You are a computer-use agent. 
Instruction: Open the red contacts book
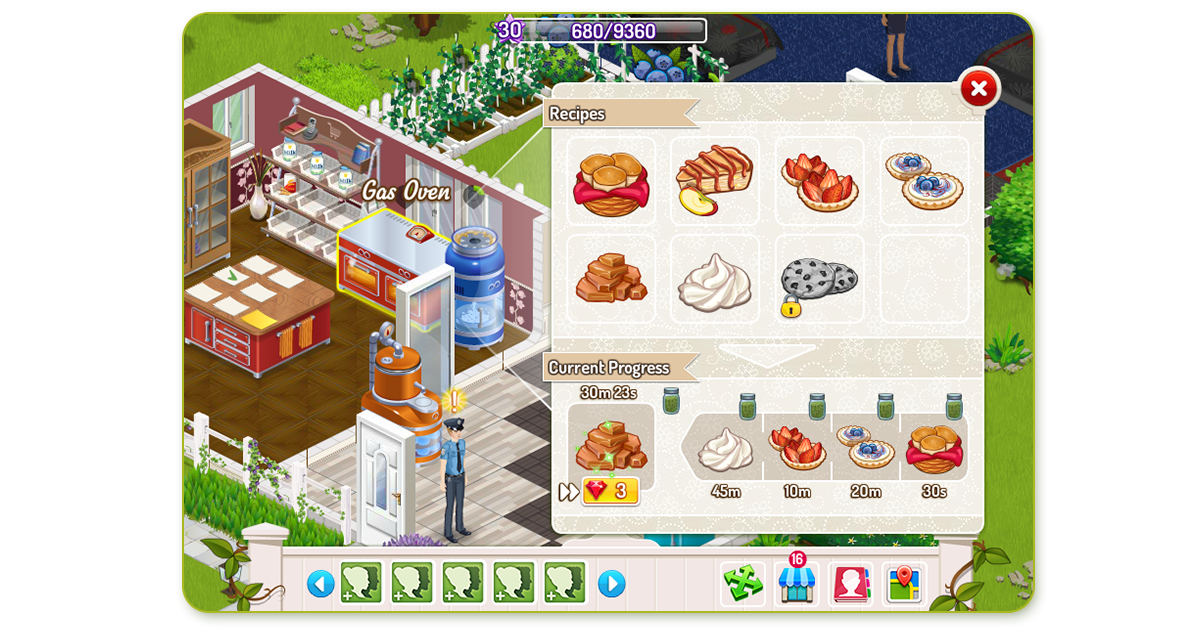(851, 583)
